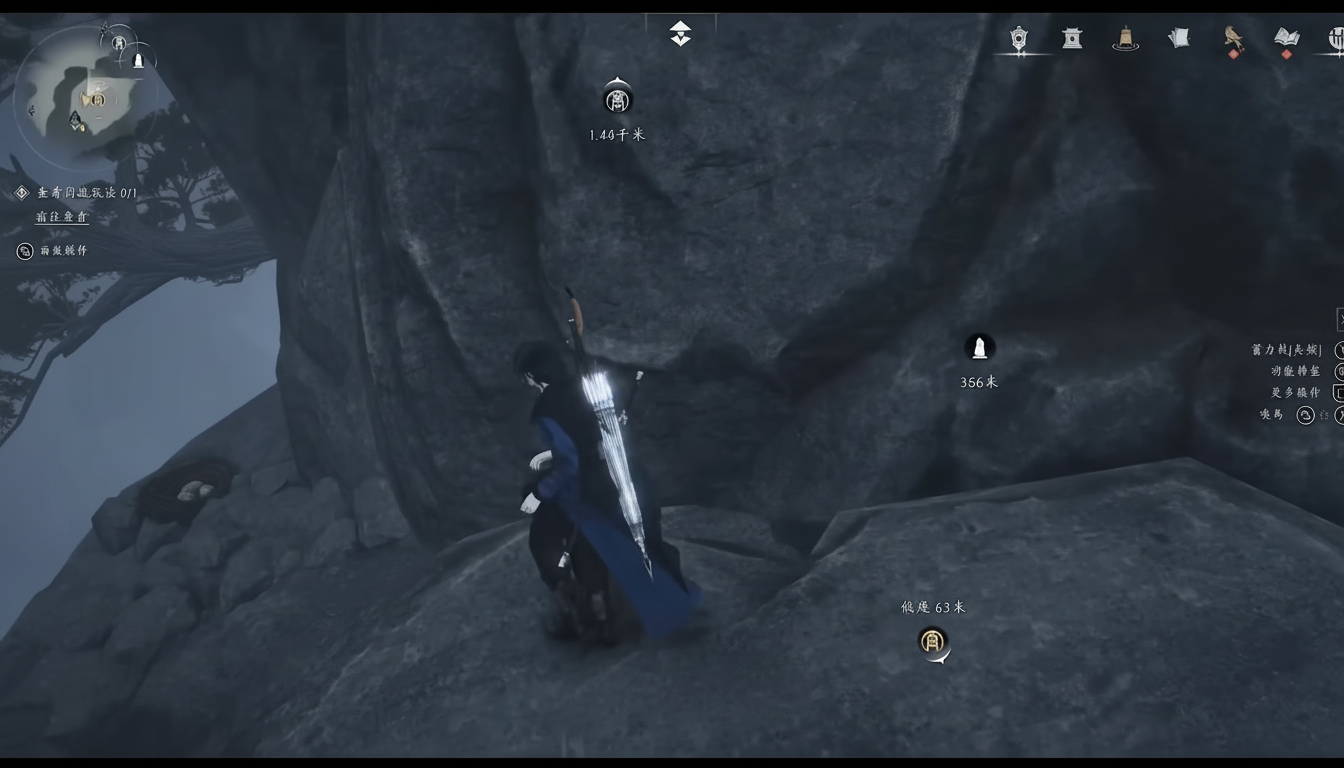Open the incense bell panel

(x=1125, y=38)
